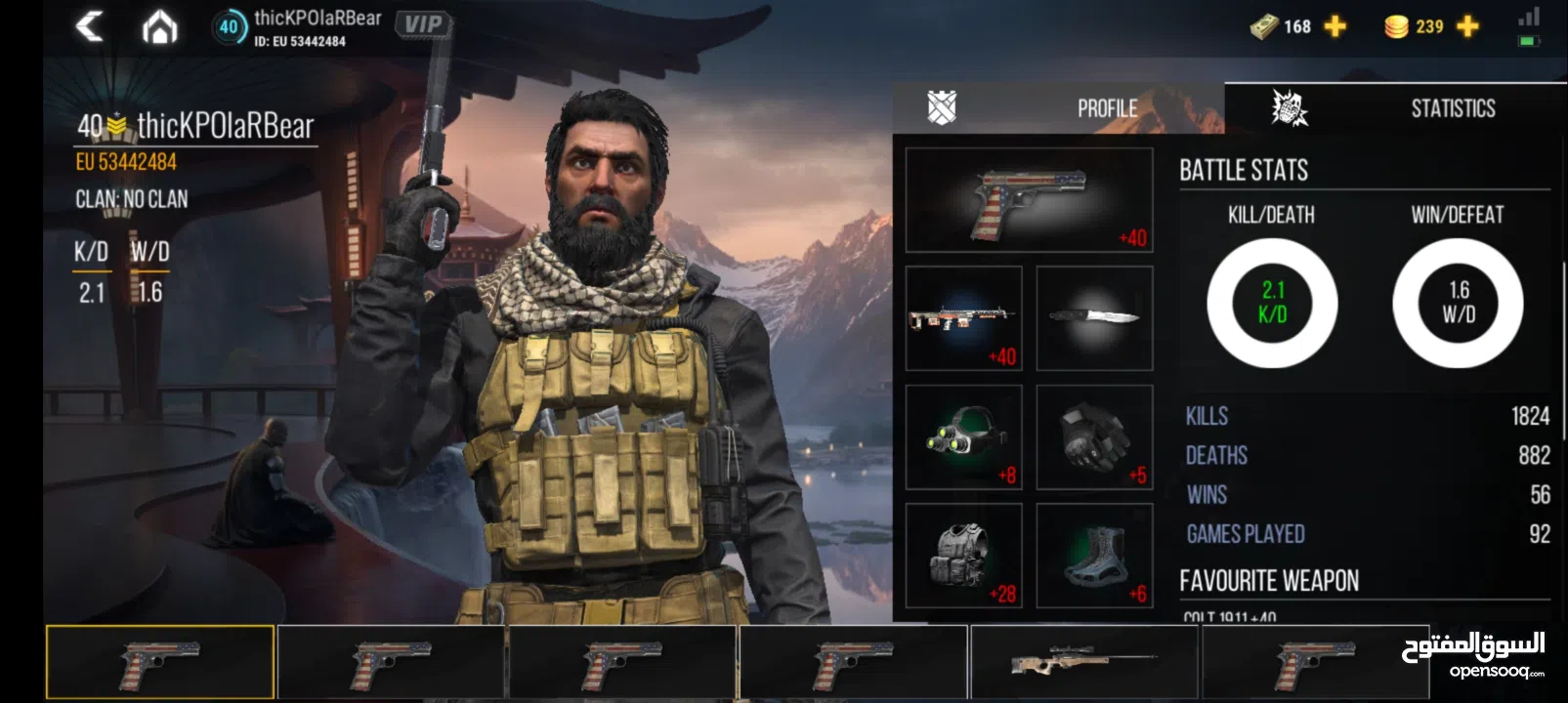Open the equipped Colt 1911 pistol slot
The height and width of the screenshot is (703, 1568).
1029,199
